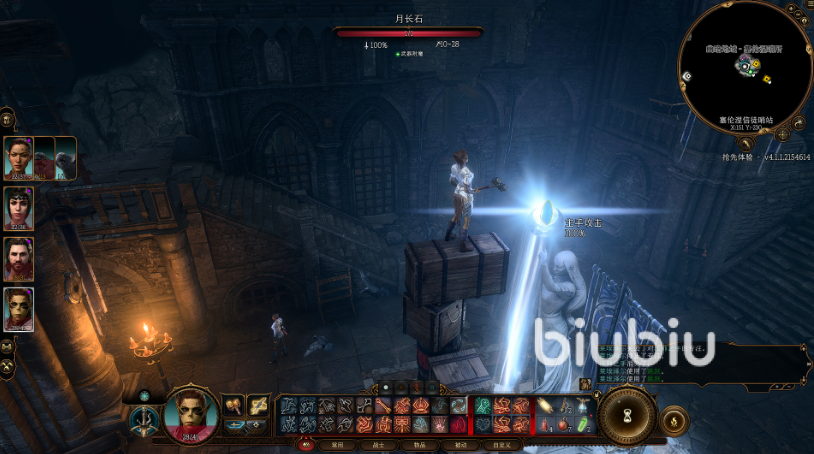Select the dark-haired woman with circlet portrait

(x=19, y=207)
